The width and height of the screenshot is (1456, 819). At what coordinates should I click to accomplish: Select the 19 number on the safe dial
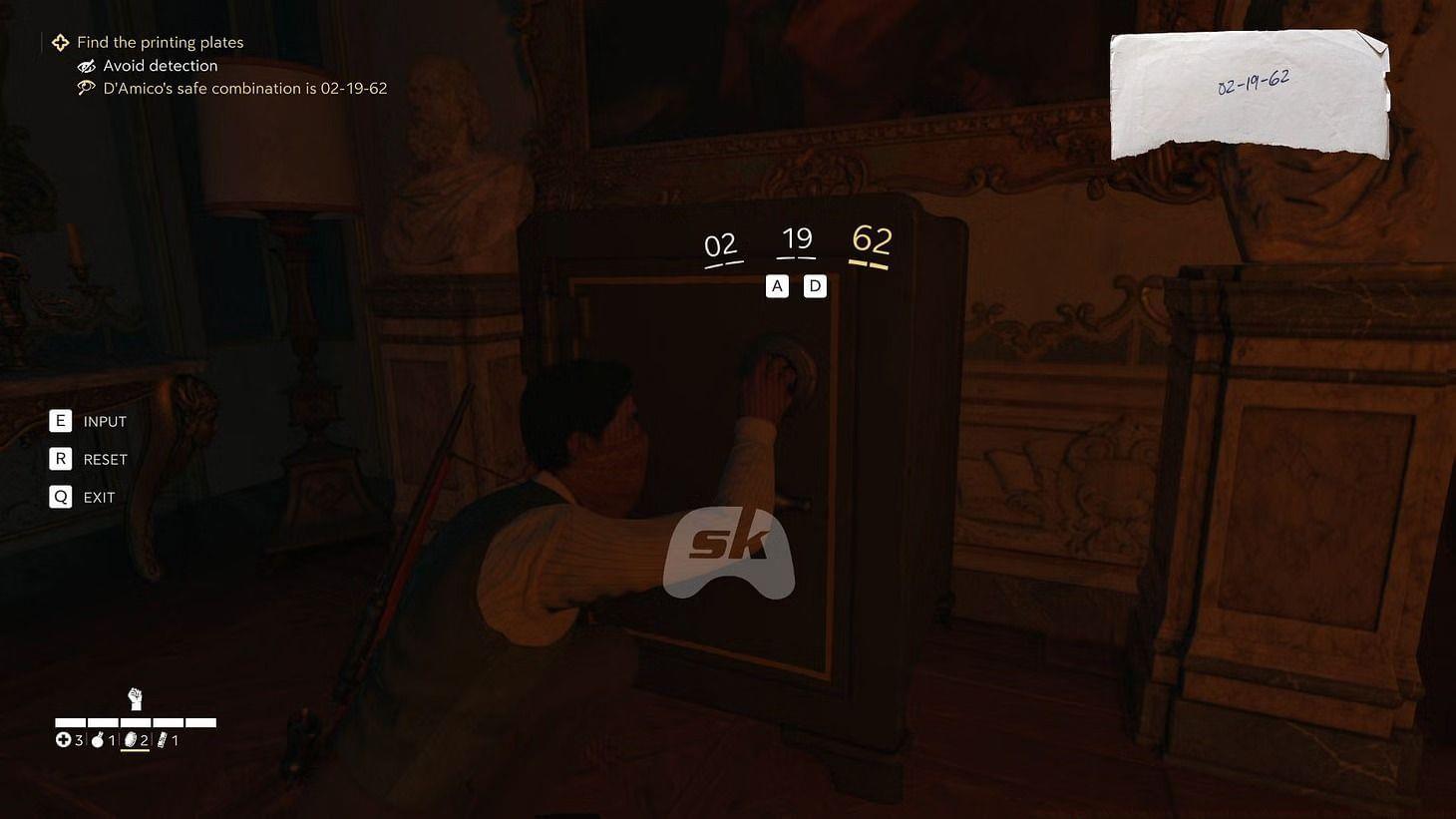click(796, 238)
